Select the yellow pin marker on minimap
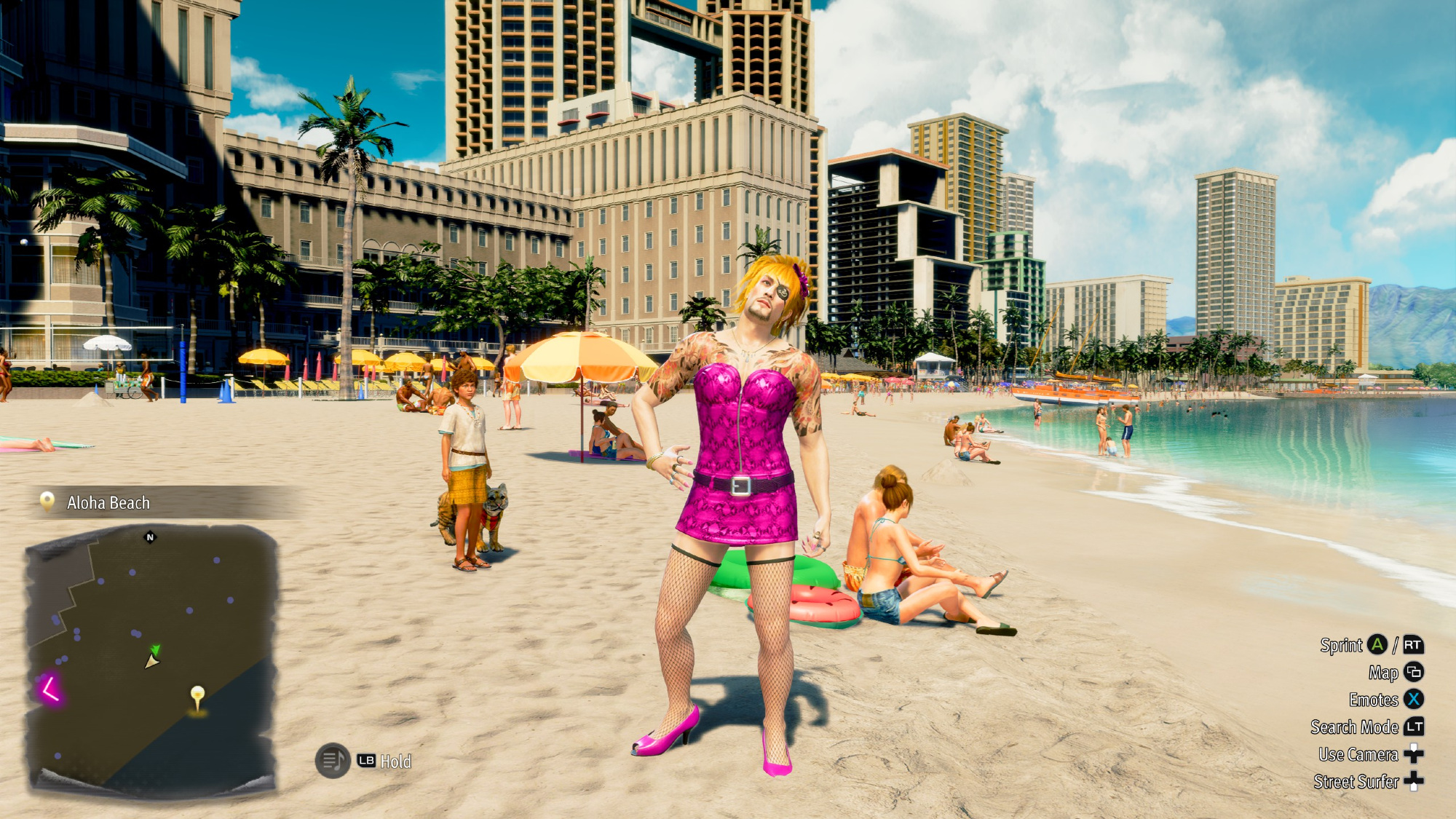Viewport: 1456px width, 819px height. 197,697
